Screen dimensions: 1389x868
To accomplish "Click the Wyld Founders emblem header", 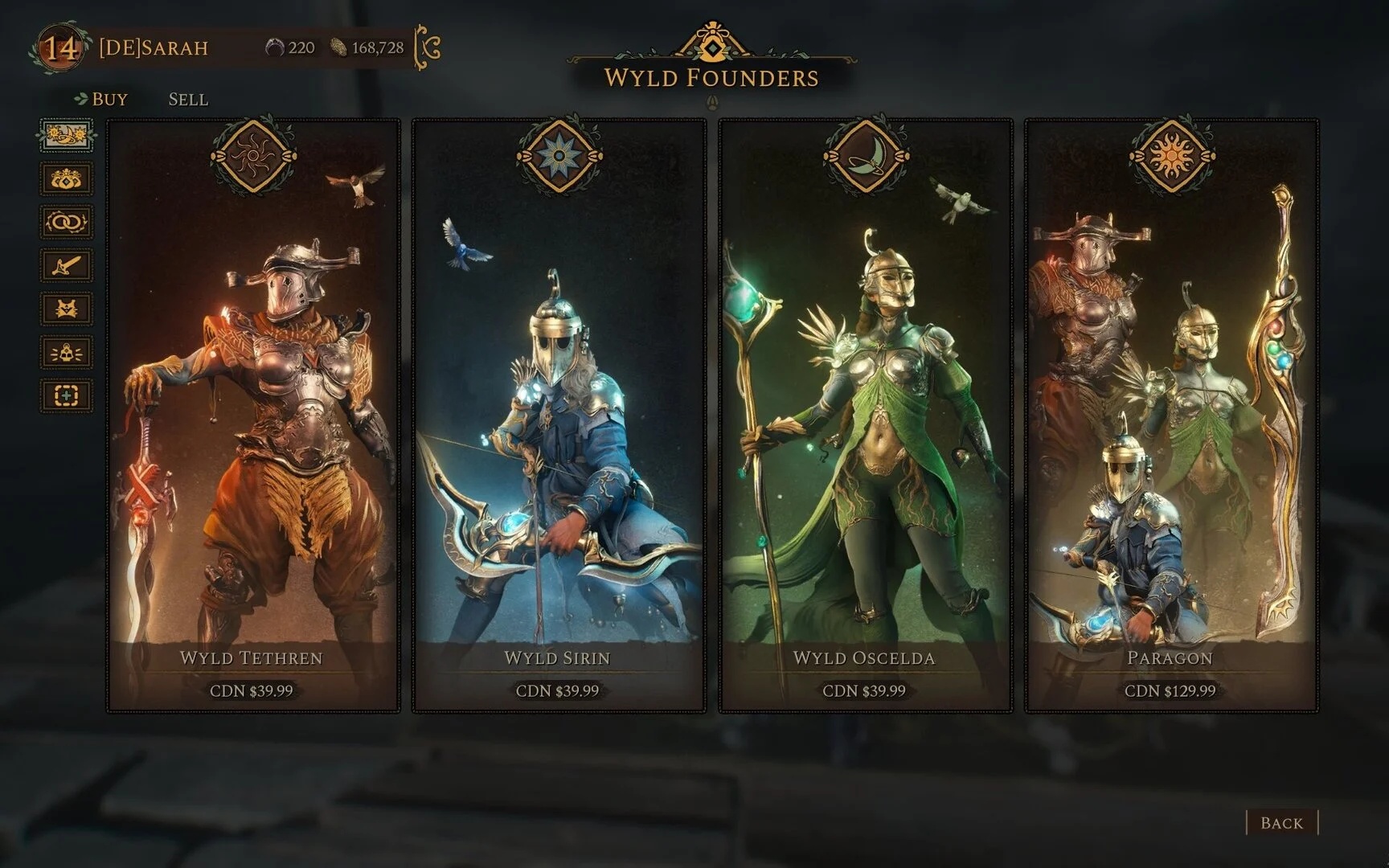I will click(x=711, y=50).
